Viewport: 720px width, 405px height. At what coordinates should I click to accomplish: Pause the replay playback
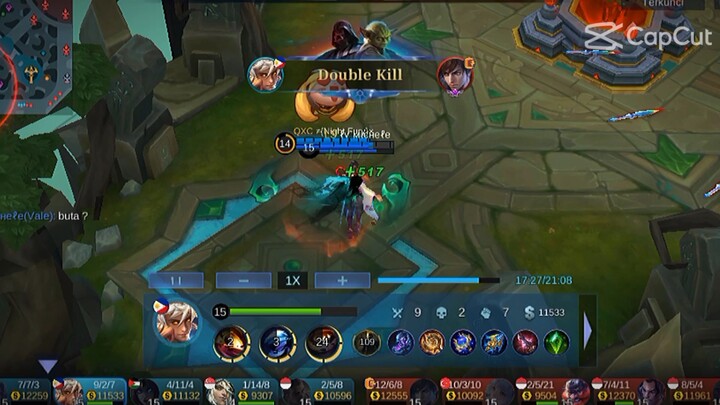175,281
